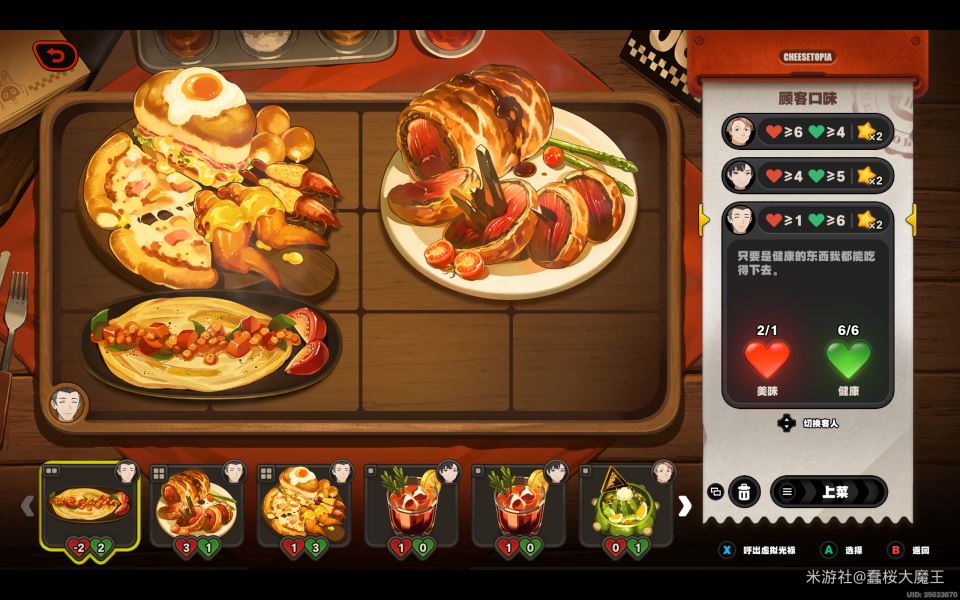Select the customer wanting ≥1 tasty, ≥6 healthy
Screen dimensions: 960x600
[807, 219]
